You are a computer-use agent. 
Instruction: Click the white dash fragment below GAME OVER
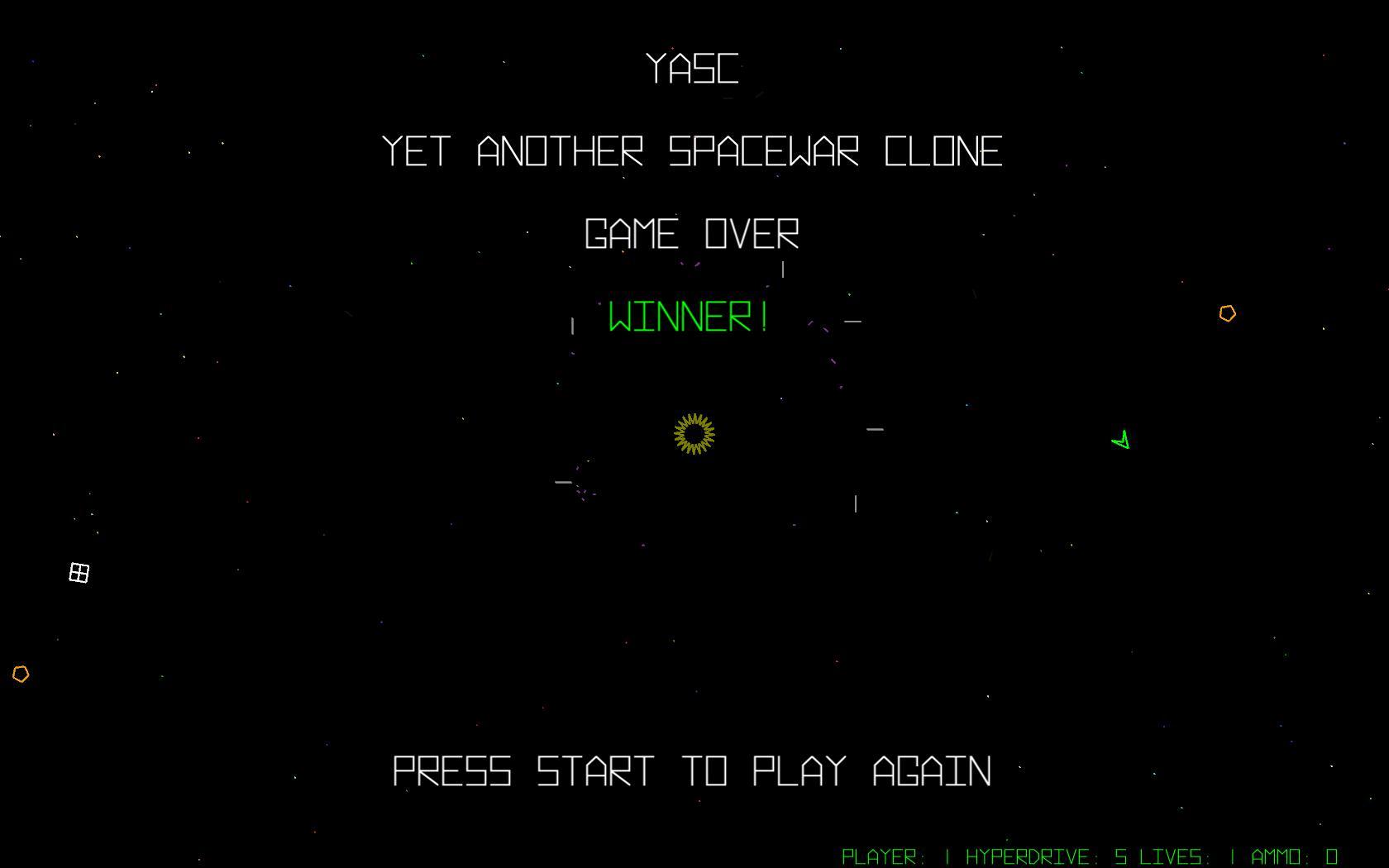[x=781, y=269]
